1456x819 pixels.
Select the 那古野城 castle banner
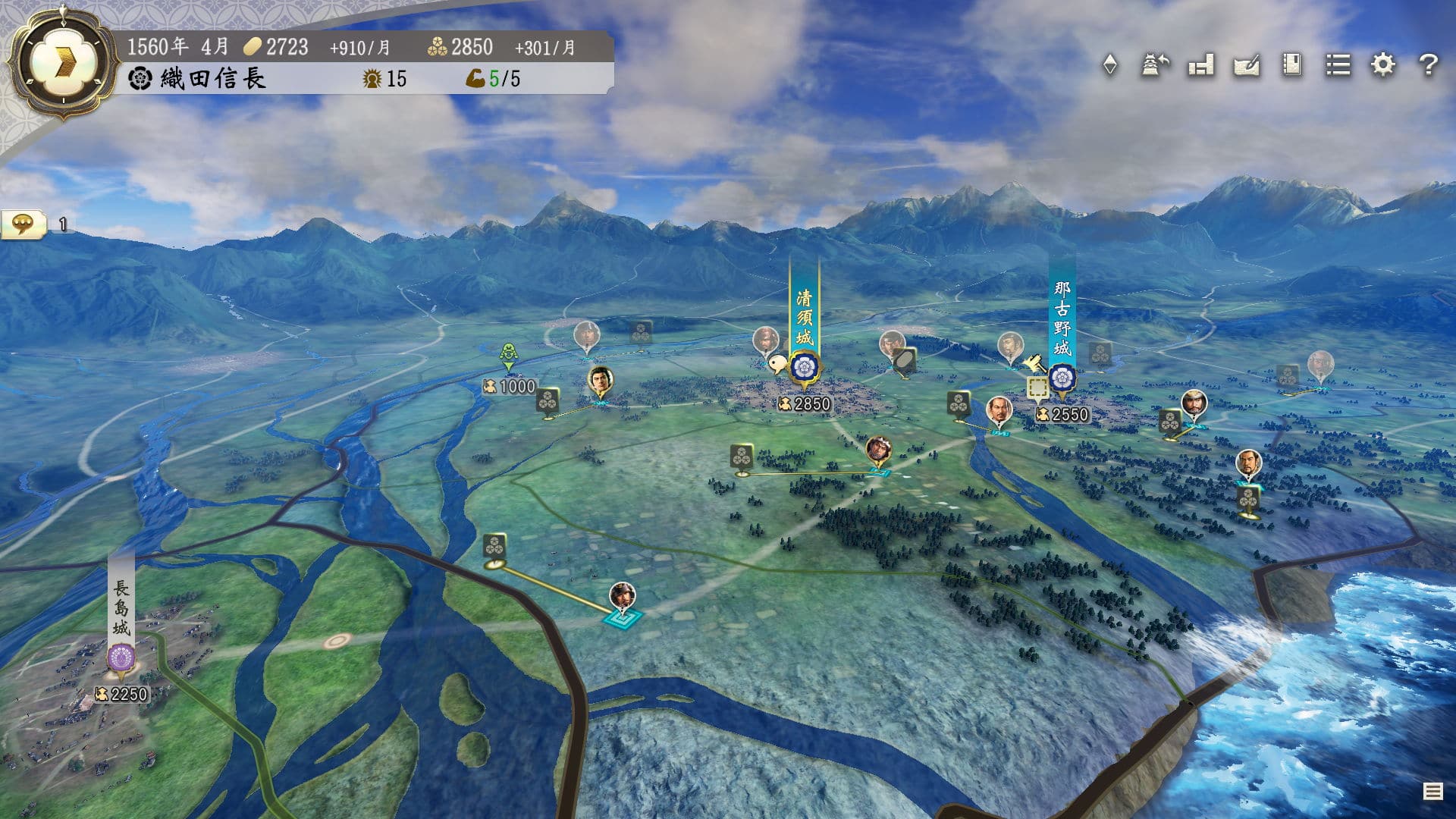[1062, 318]
